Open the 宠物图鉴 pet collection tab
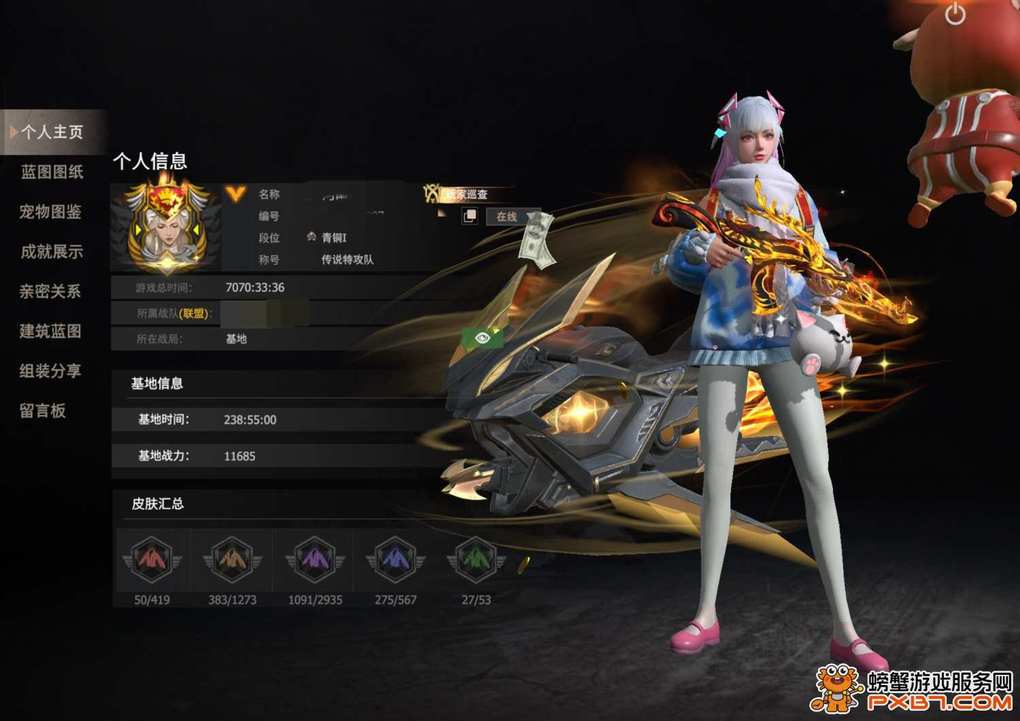The width and height of the screenshot is (1020, 721). tap(51, 212)
